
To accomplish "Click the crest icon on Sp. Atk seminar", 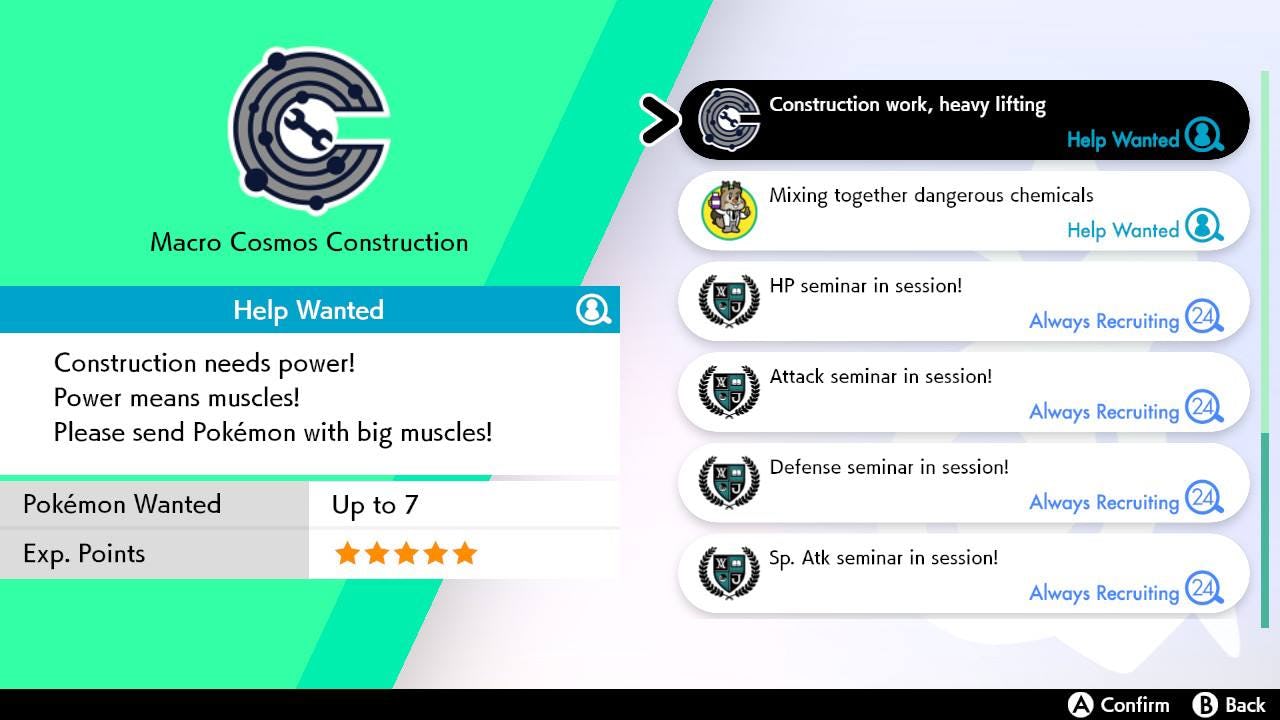I will coord(728,572).
